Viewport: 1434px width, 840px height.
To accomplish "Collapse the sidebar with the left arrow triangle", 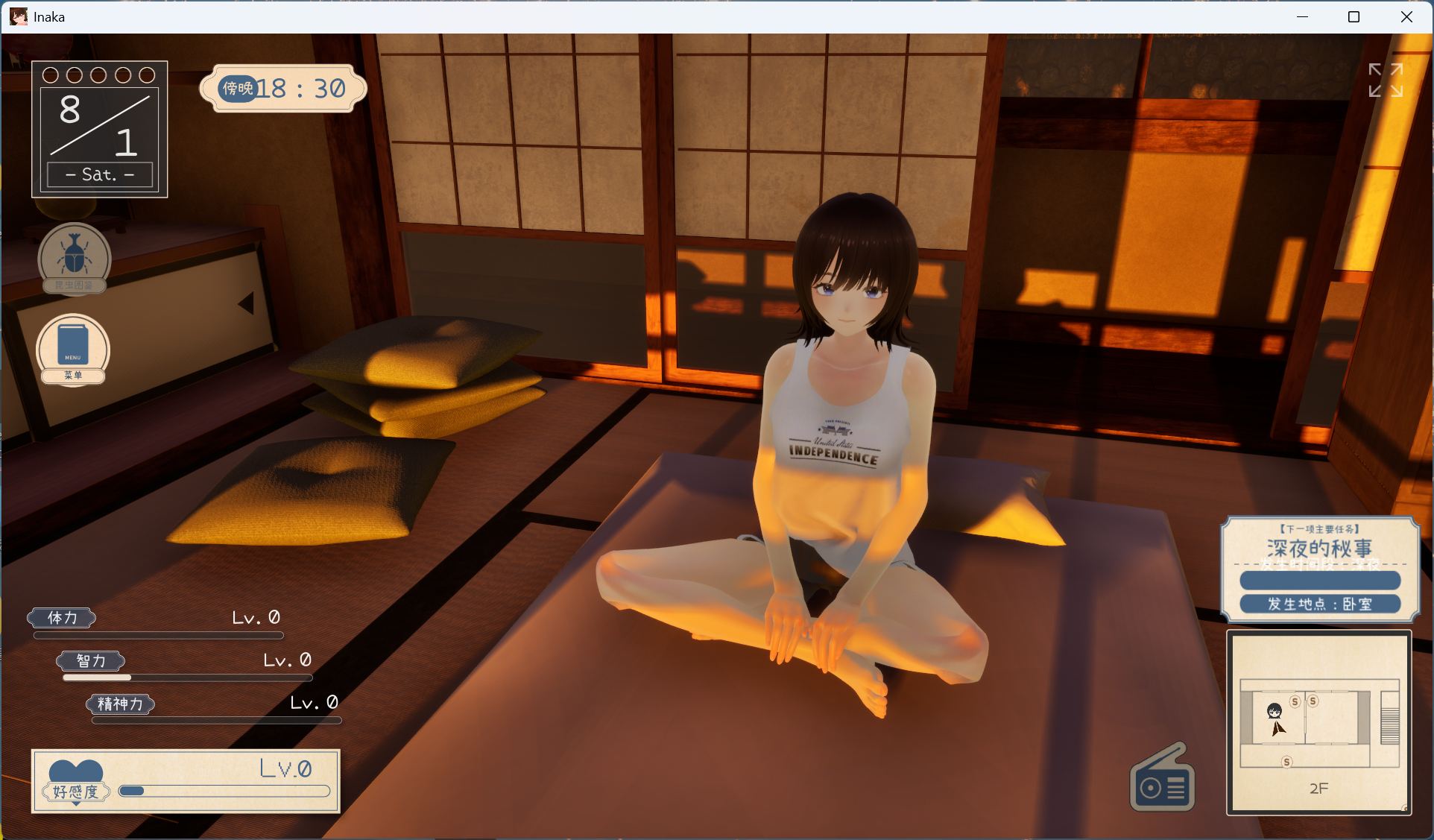I will [246, 304].
